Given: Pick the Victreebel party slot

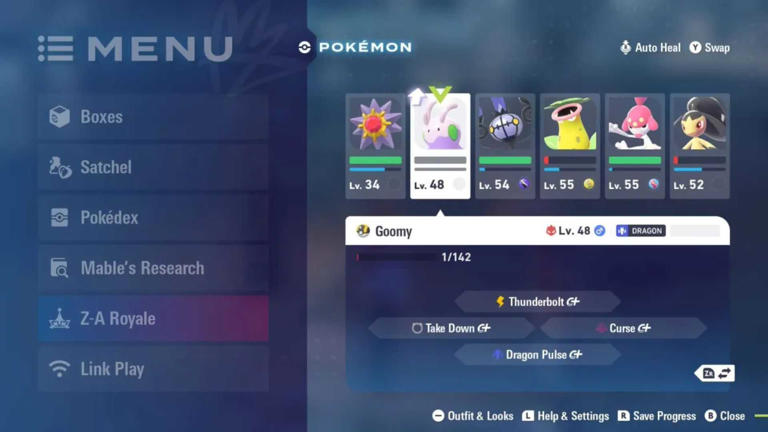Looking at the screenshot, I should [x=570, y=146].
